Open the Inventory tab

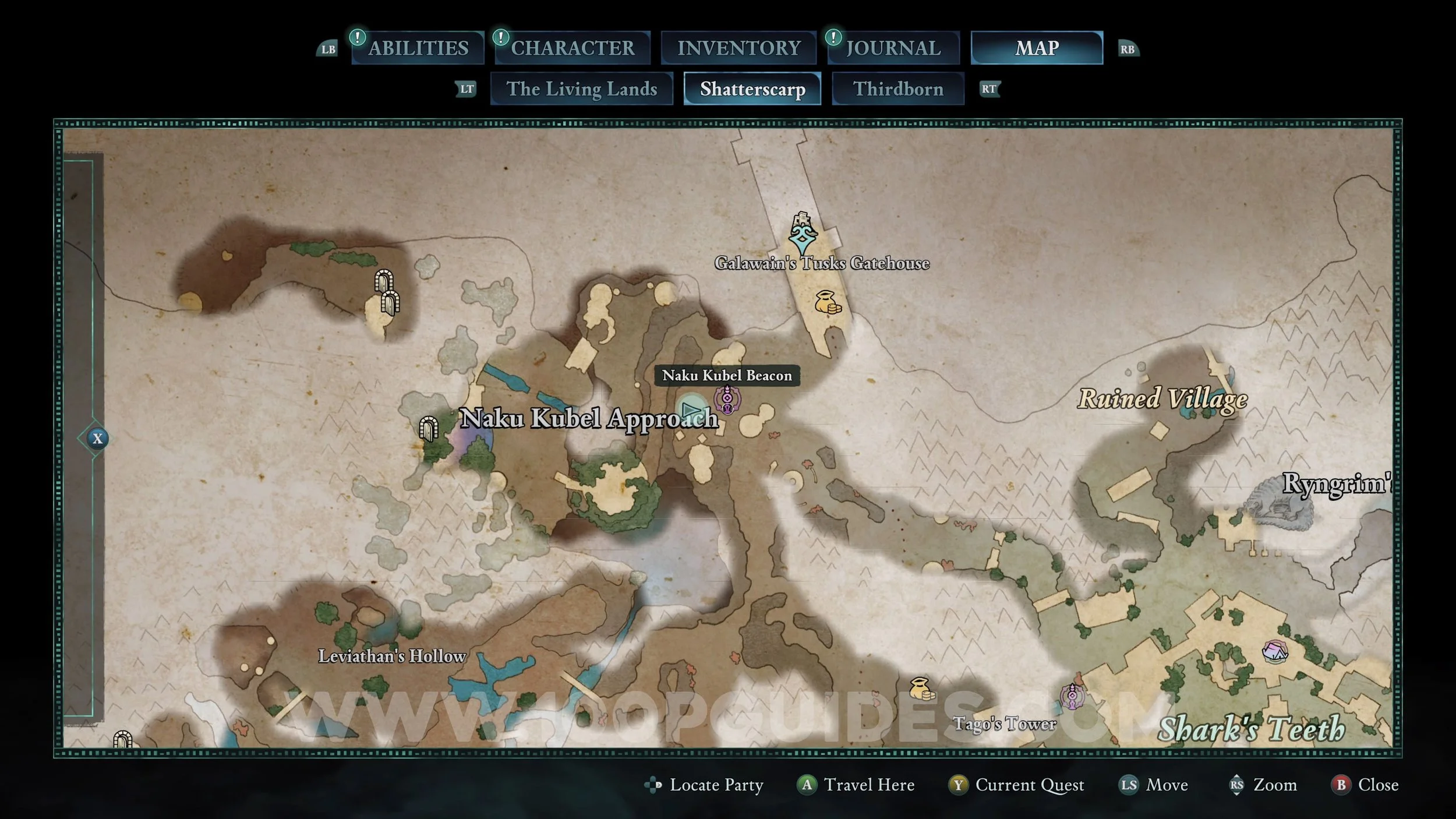(738, 48)
